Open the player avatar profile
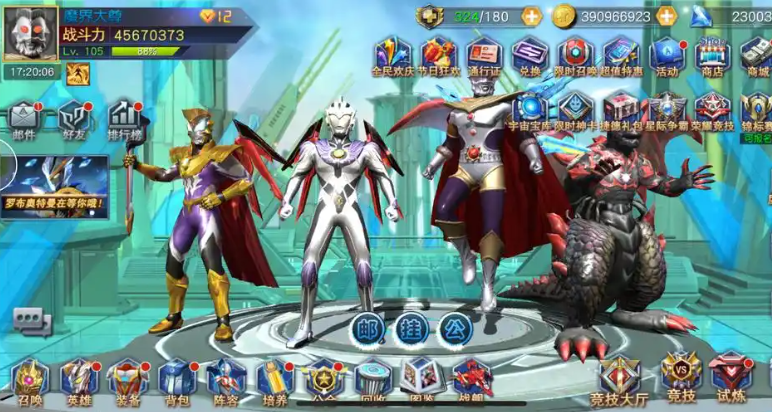 tap(32, 32)
